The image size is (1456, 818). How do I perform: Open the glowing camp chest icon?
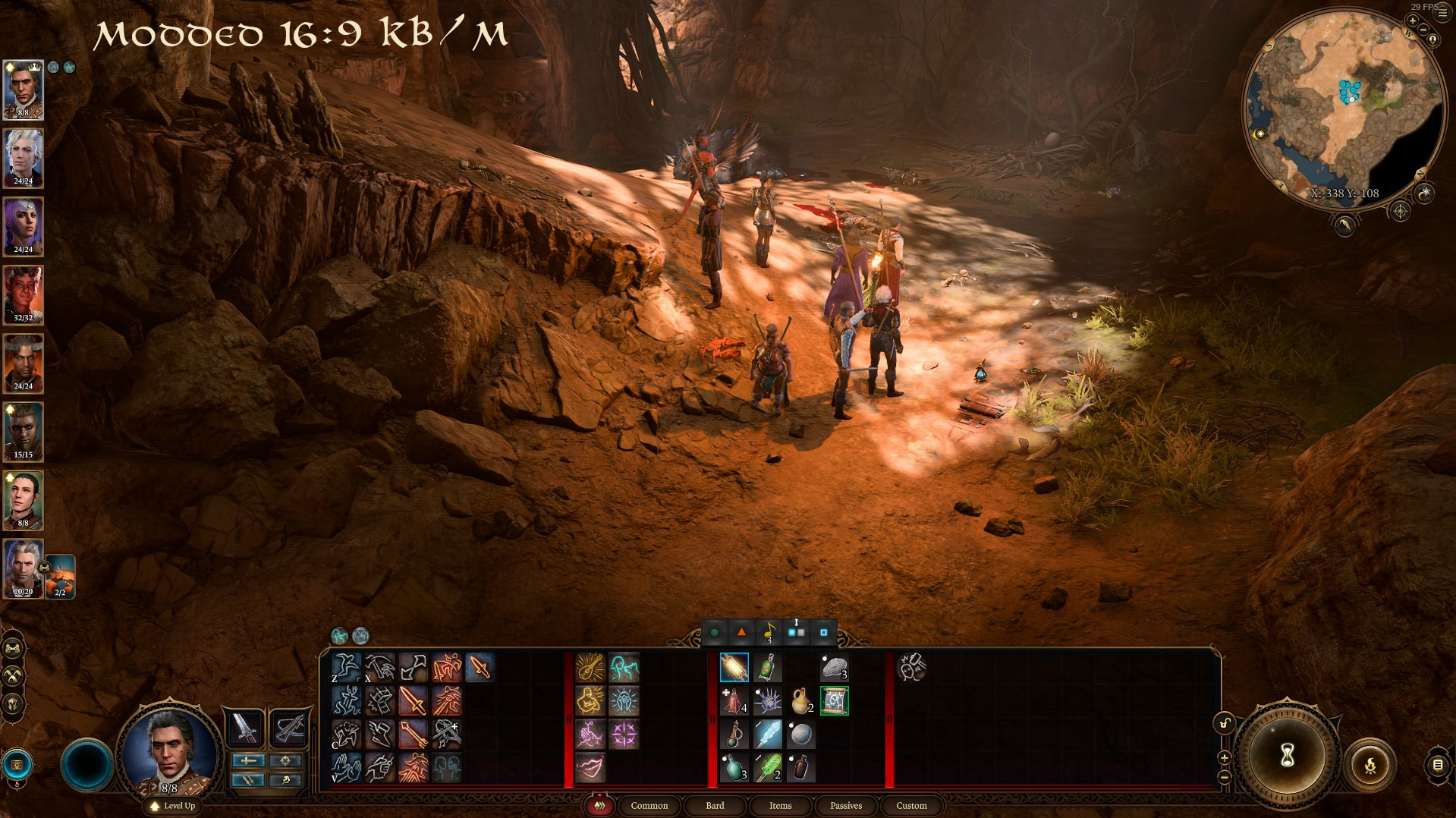(x=17, y=765)
